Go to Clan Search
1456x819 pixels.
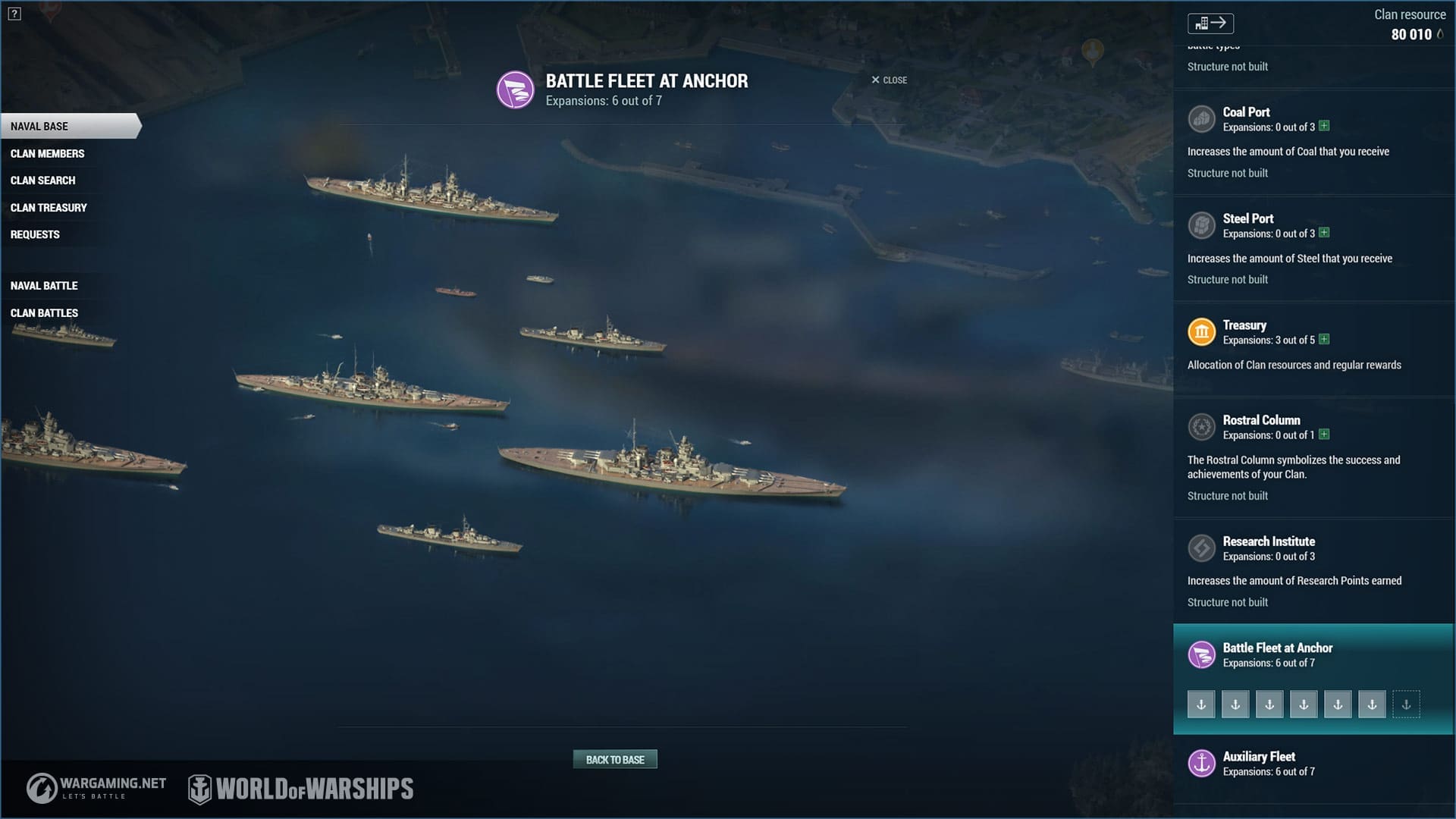tap(42, 180)
